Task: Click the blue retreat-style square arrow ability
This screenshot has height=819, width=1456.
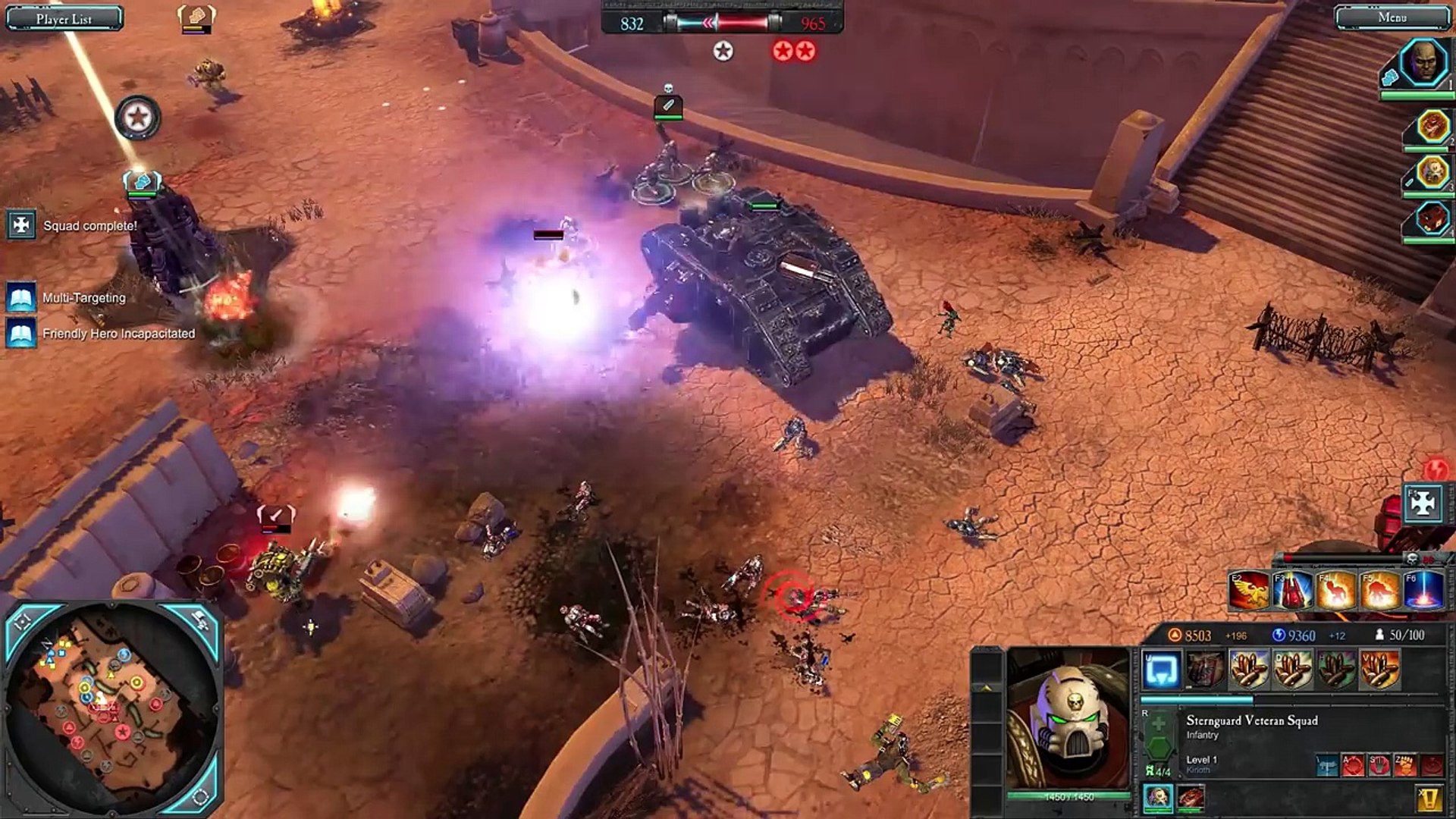Action: (1161, 670)
